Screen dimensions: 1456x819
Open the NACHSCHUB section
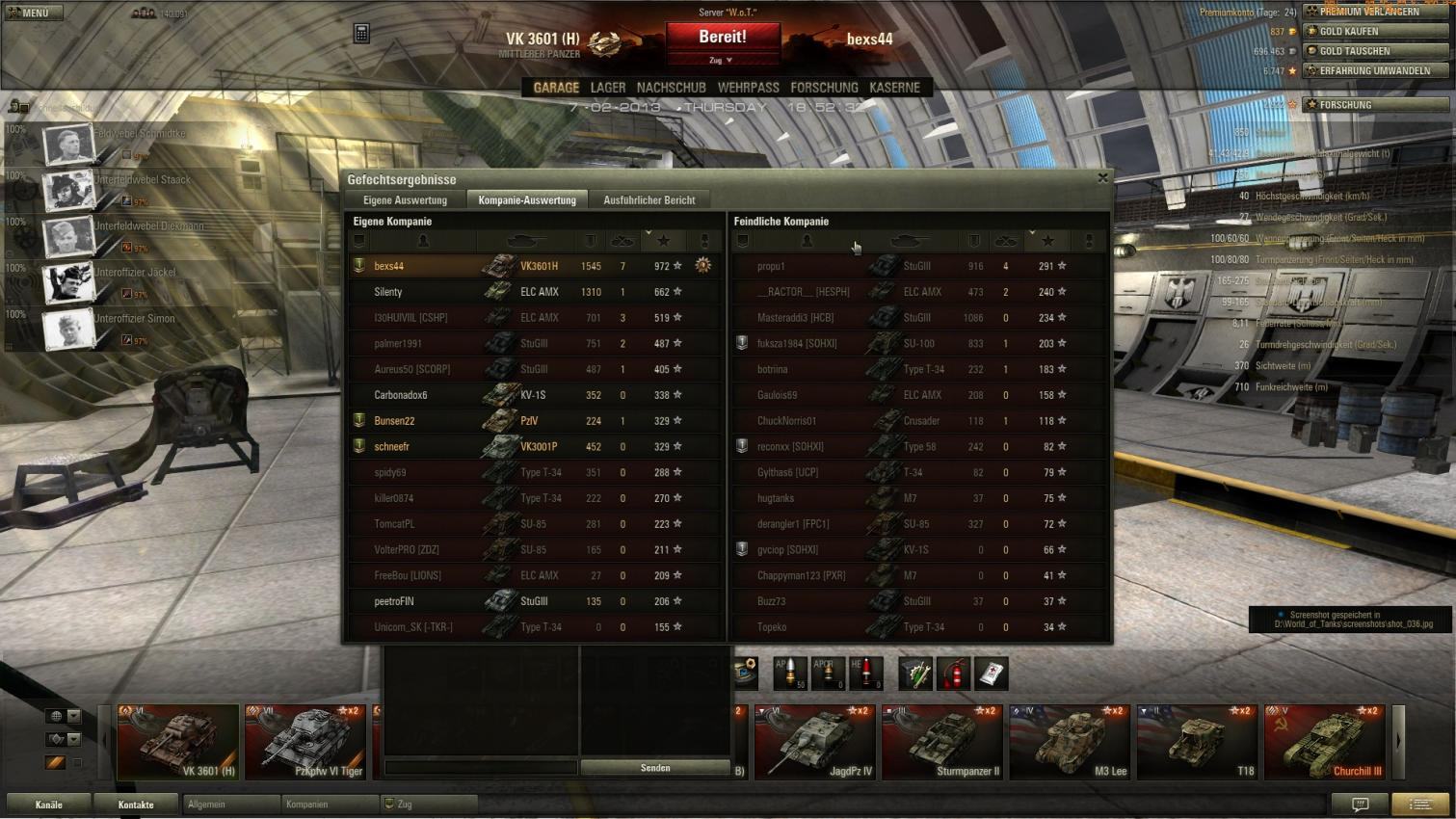(x=671, y=88)
